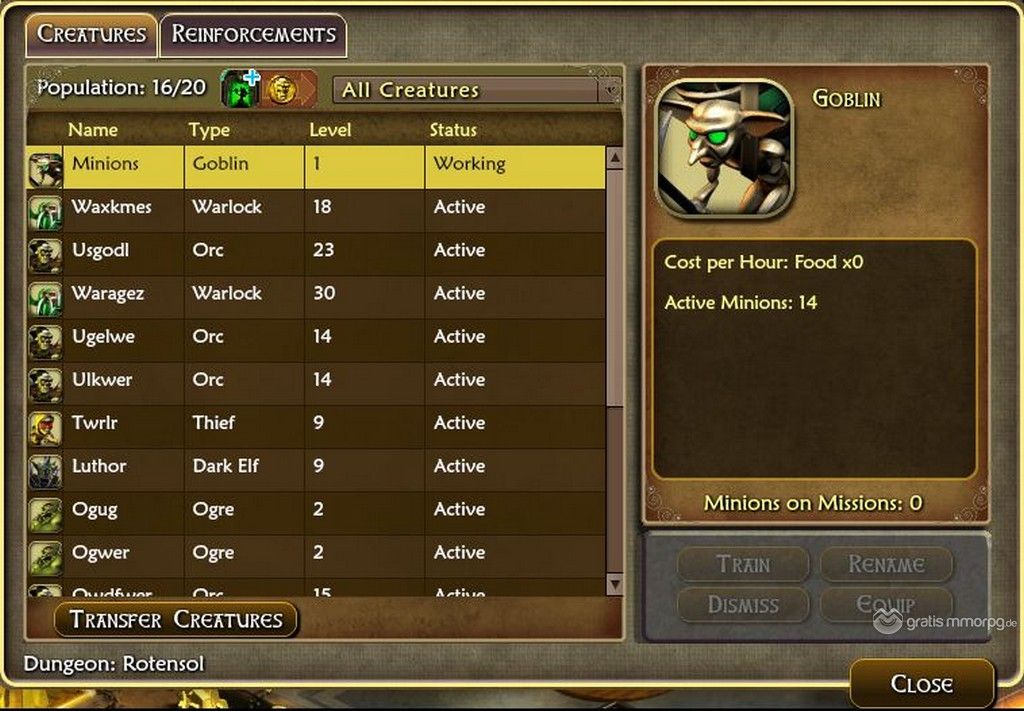The width and height of the screenshot is (1024, 711).
Task: Click the green add-population icon
Action: (x=240, y=89)
